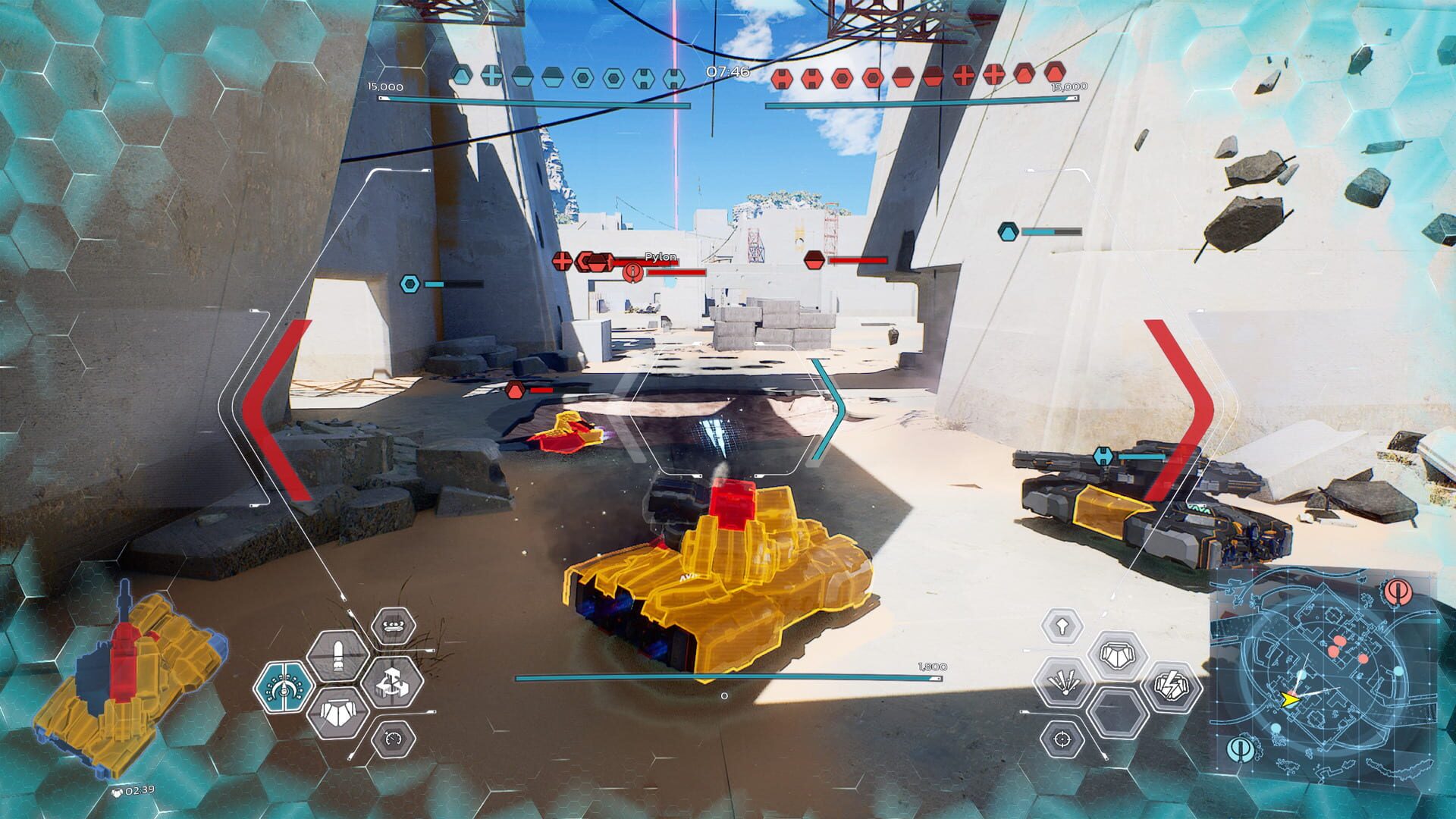
Task: Click the Pylon enemy nameplate
Action: 662,258
